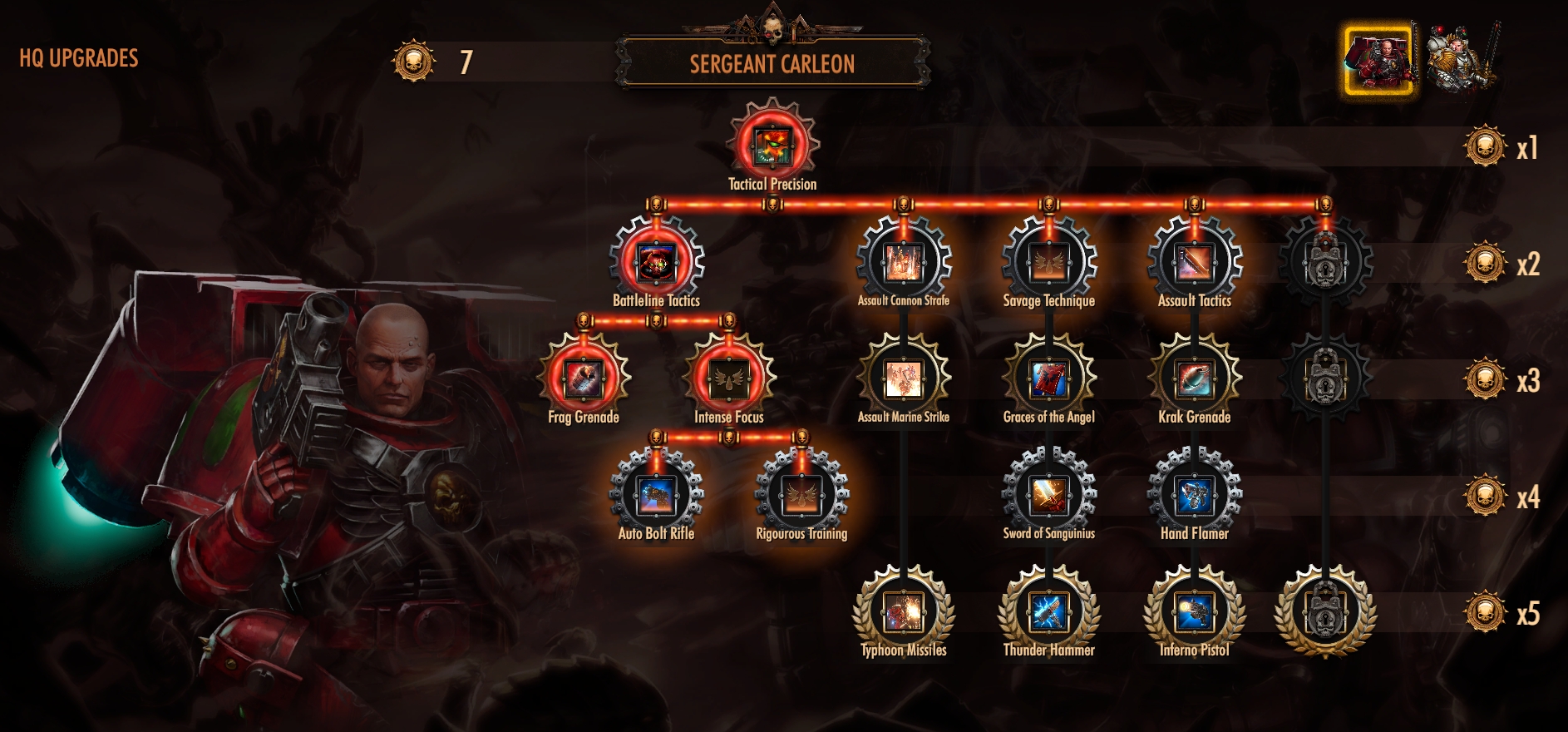Unlock the Savage Technique upgrade
Screen dimensions: 1568x732
(x=1048, y=263)
